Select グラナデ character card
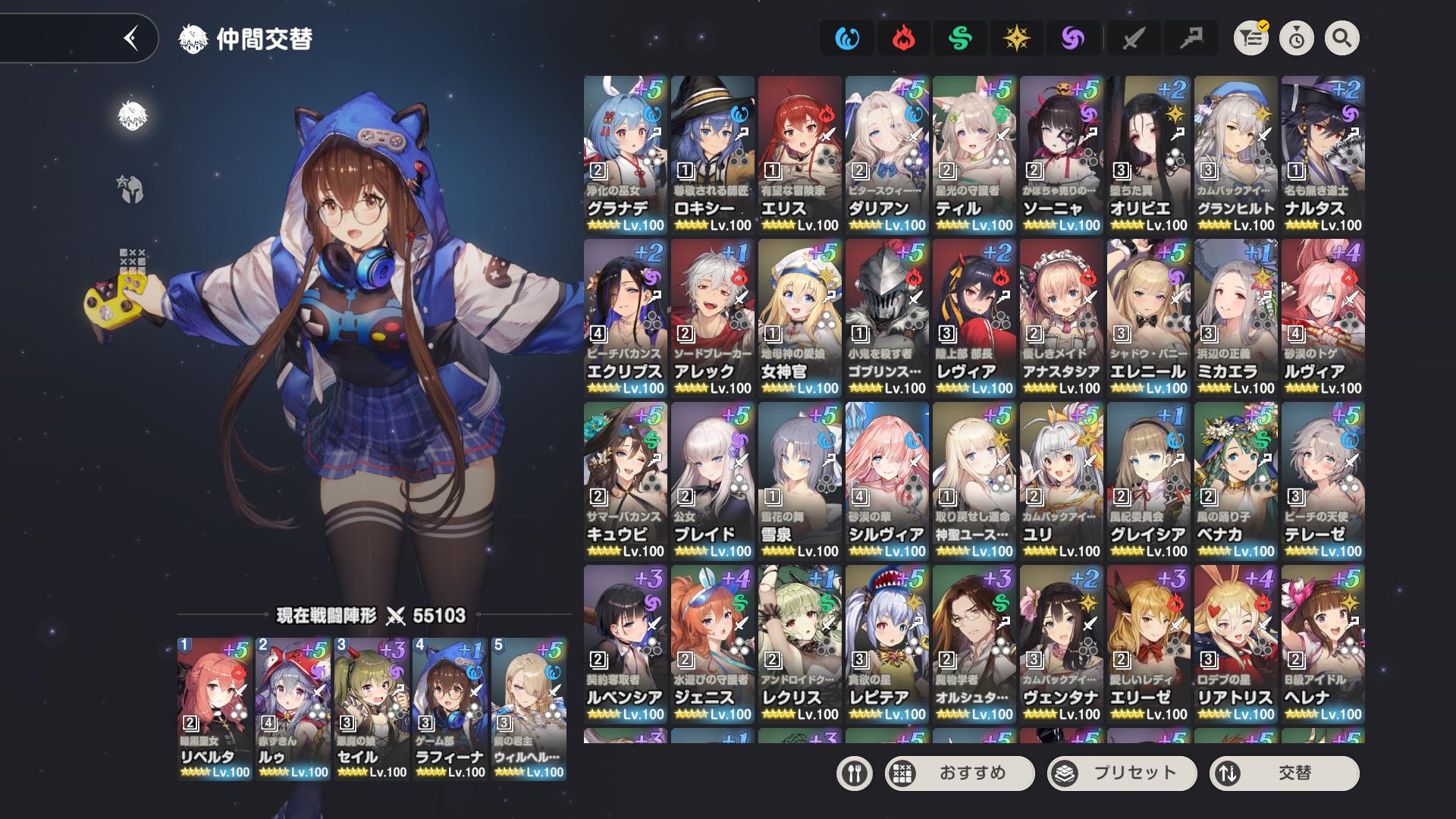This screenshot has height=819, width=1456. (625, 155)
